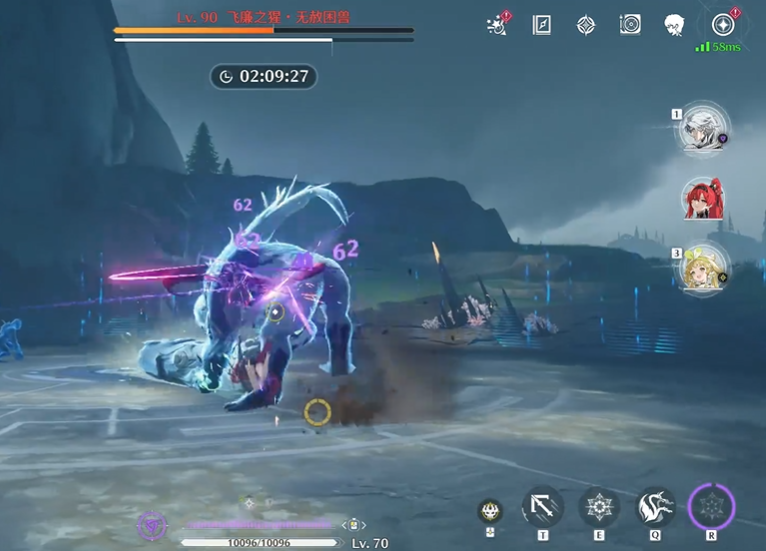Open the character head silhouette menu
766x551 pixels.
674,25
